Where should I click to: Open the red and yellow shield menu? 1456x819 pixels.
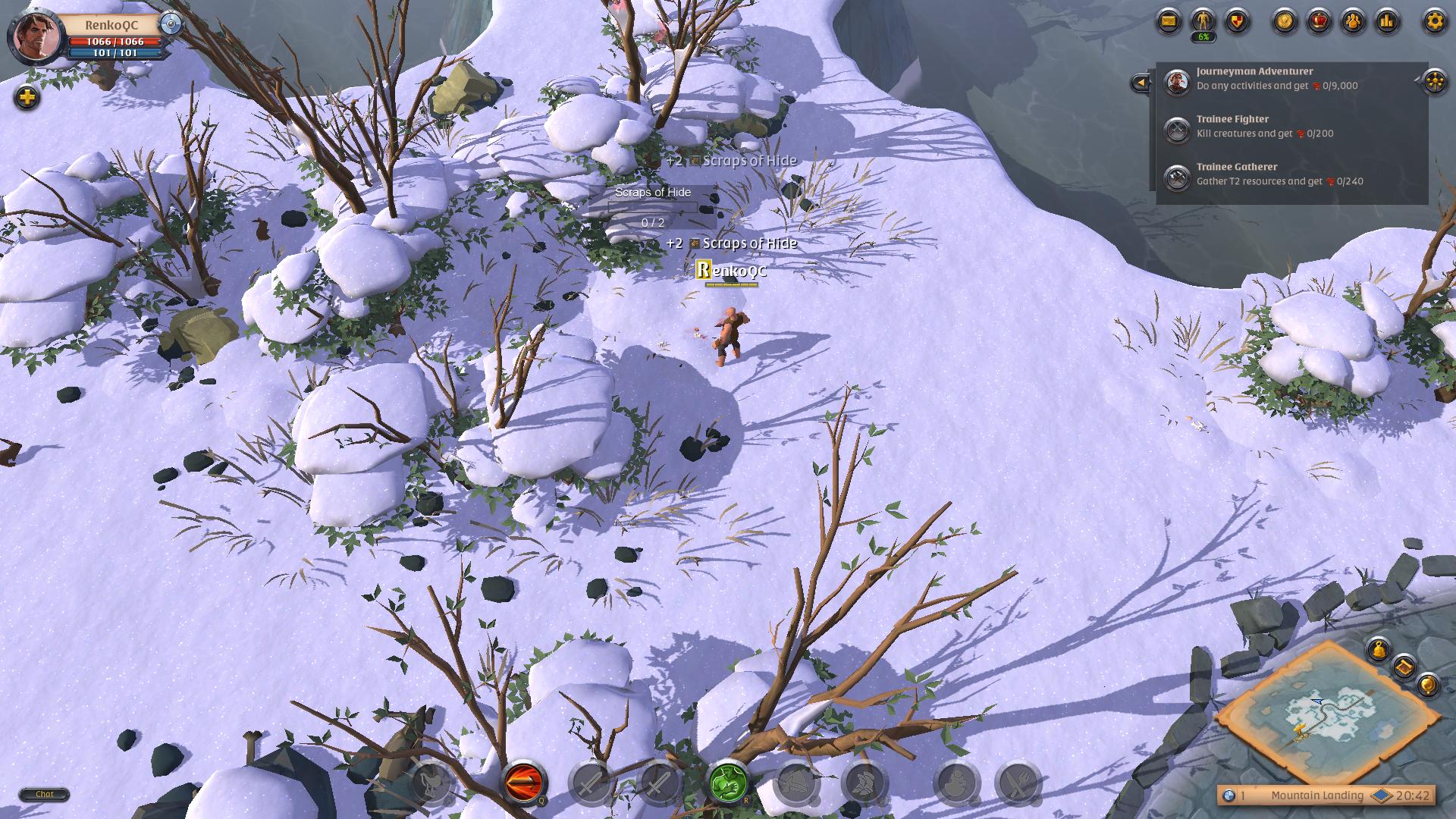(x=1237, y=20)
